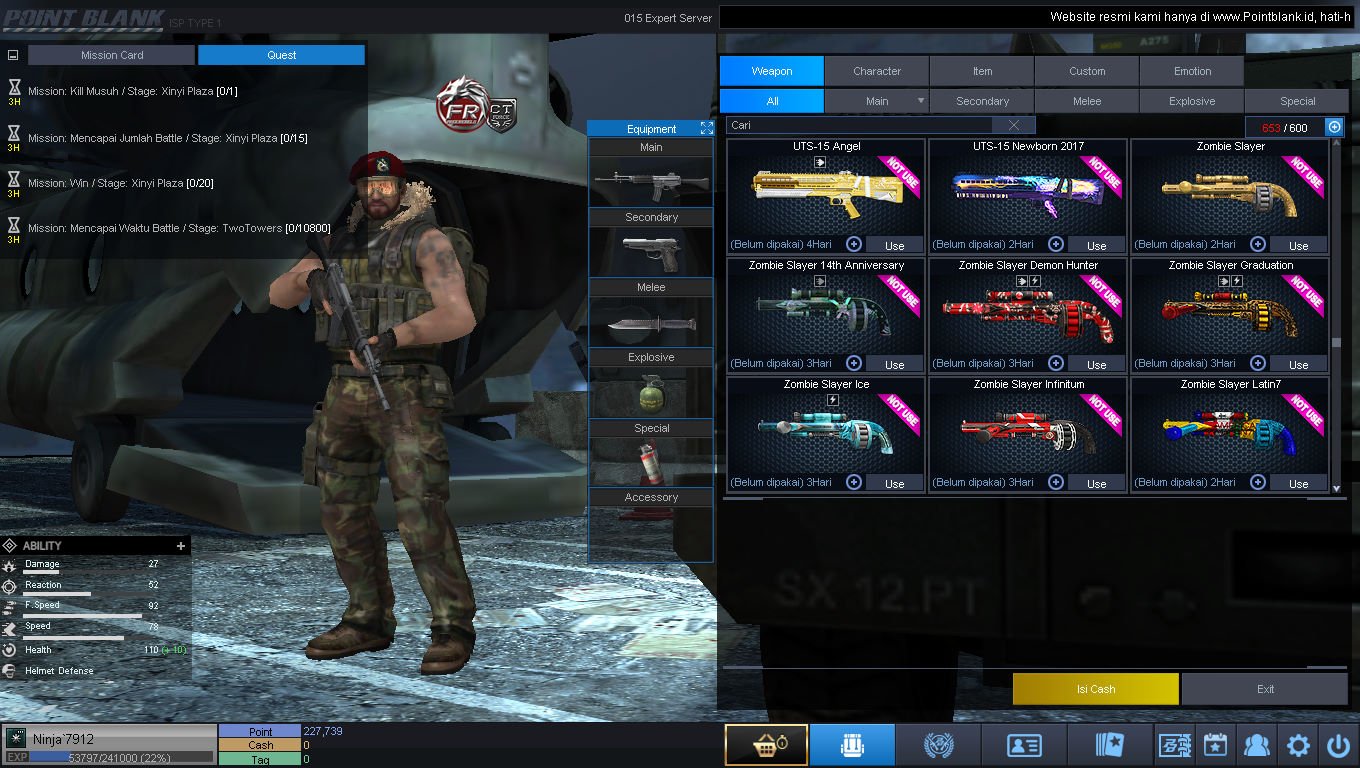Image resolution: width=1360 pixels, height=768 pixels.
Task: Switch to the Character inventory tab
Action: 877,71
